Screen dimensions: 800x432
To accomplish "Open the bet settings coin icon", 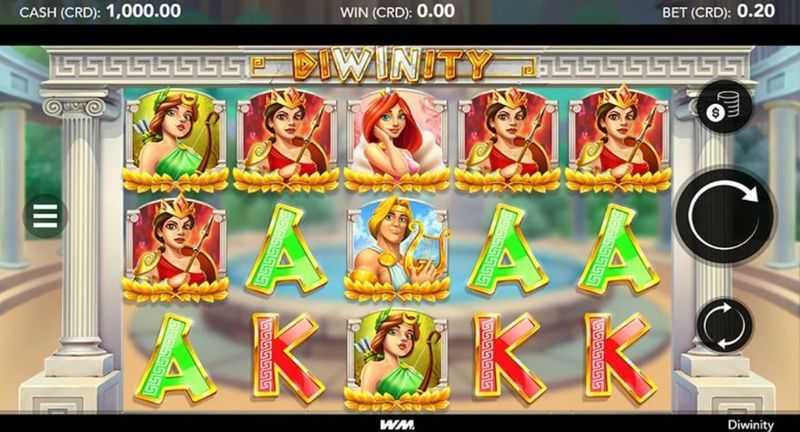I will tap(725, 108).
